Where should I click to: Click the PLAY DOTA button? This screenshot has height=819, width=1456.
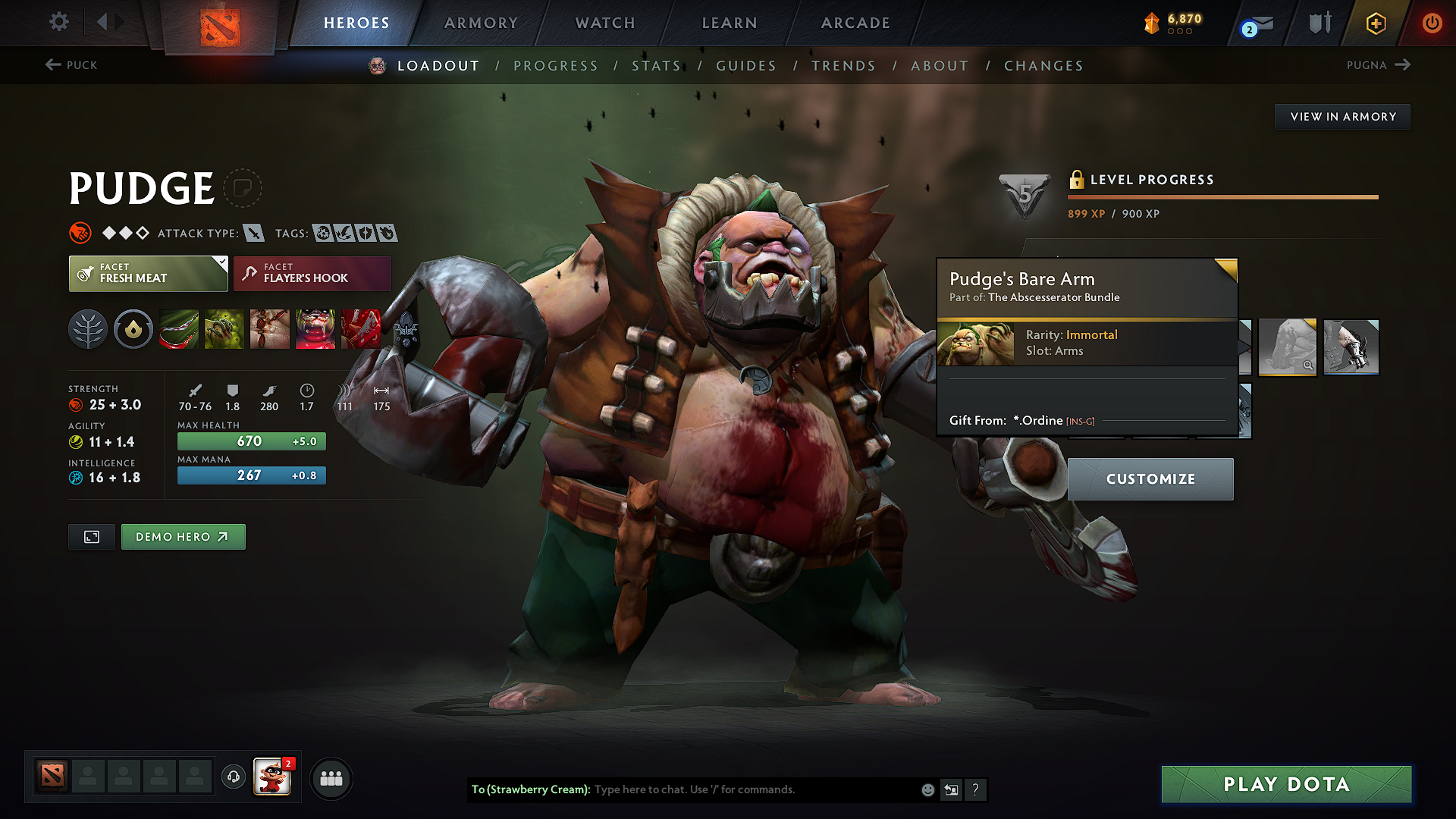coord(1285,784)
